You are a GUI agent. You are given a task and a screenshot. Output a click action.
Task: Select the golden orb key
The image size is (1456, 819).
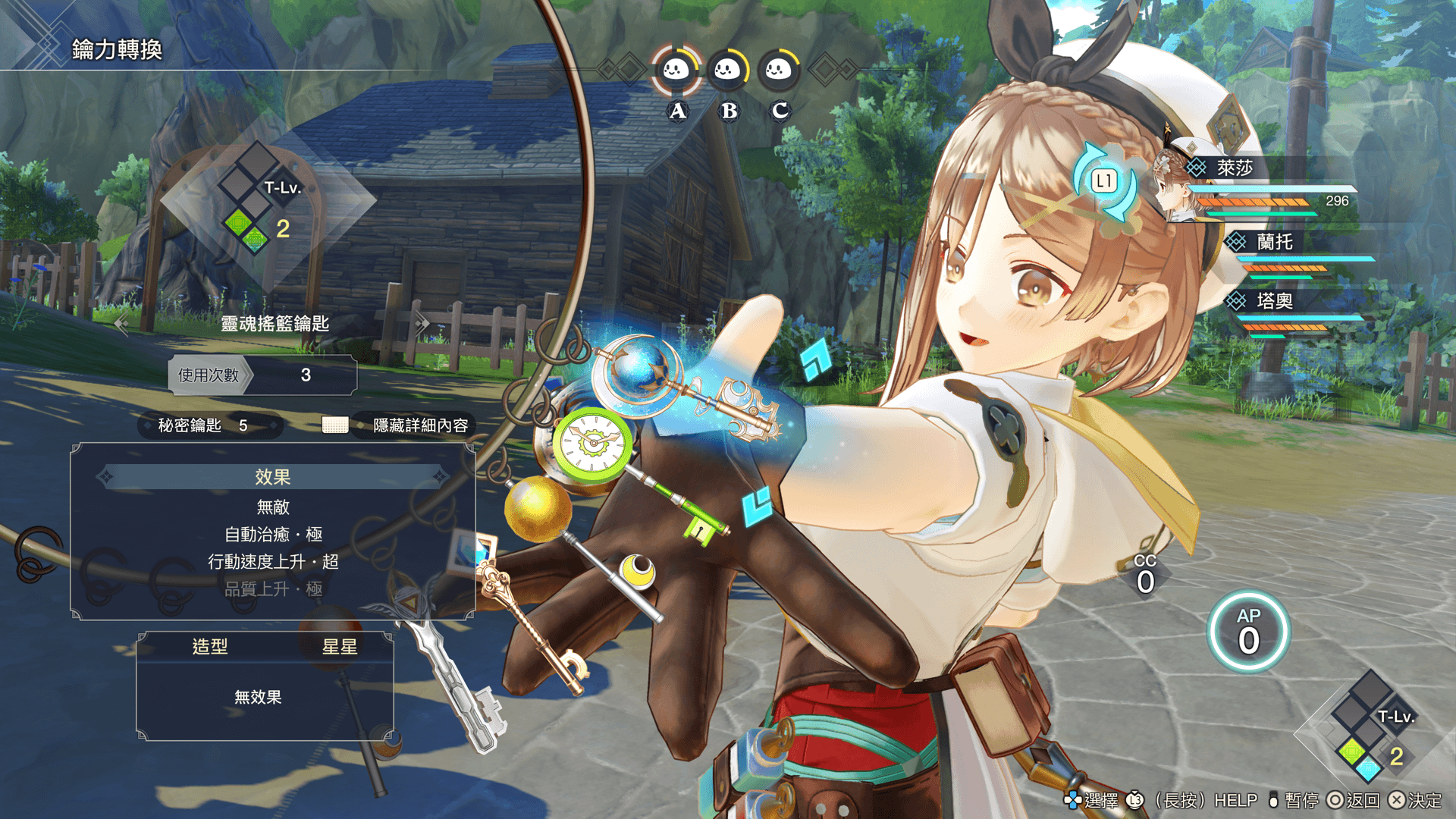point(537,507)
